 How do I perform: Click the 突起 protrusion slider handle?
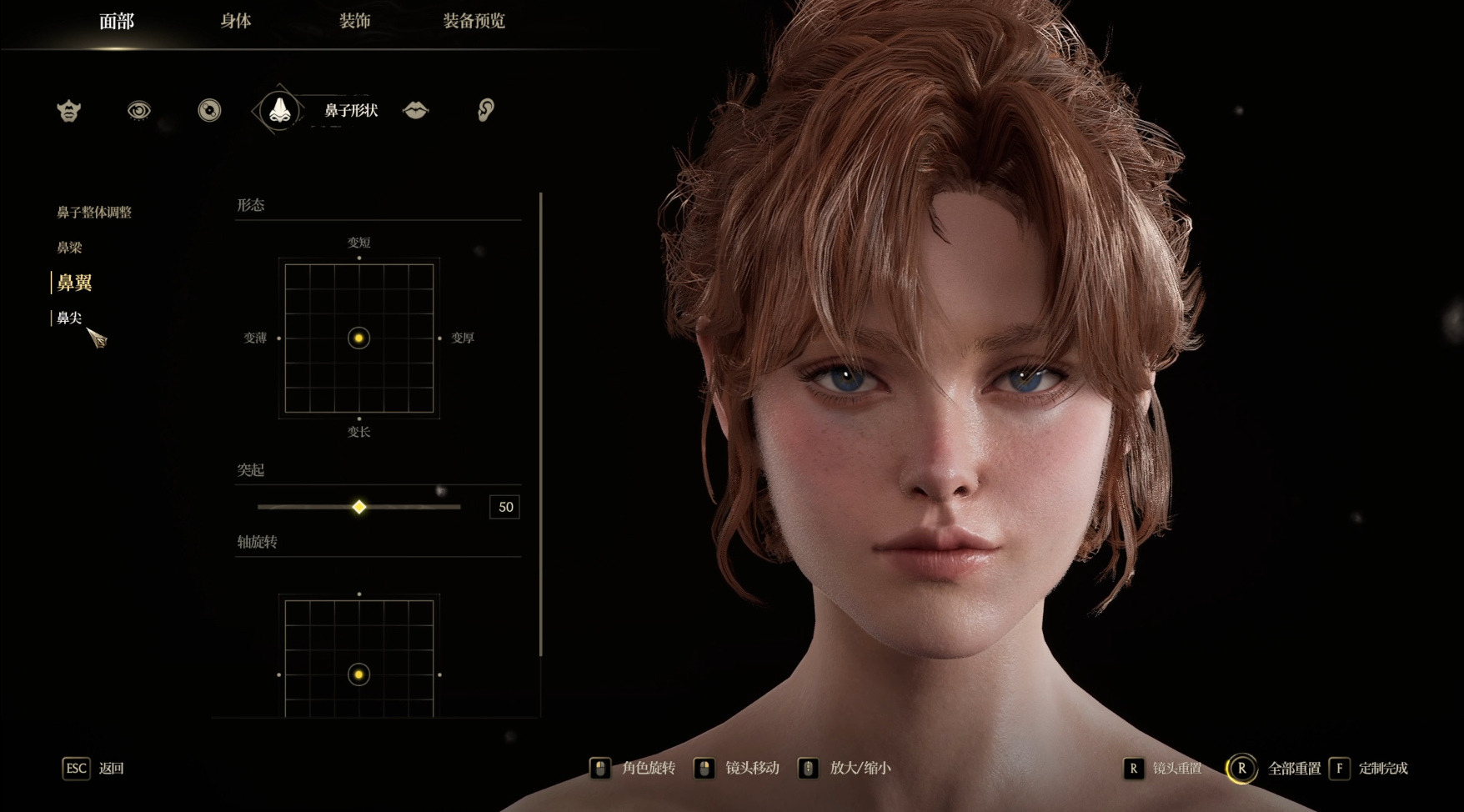coord(358,507)
